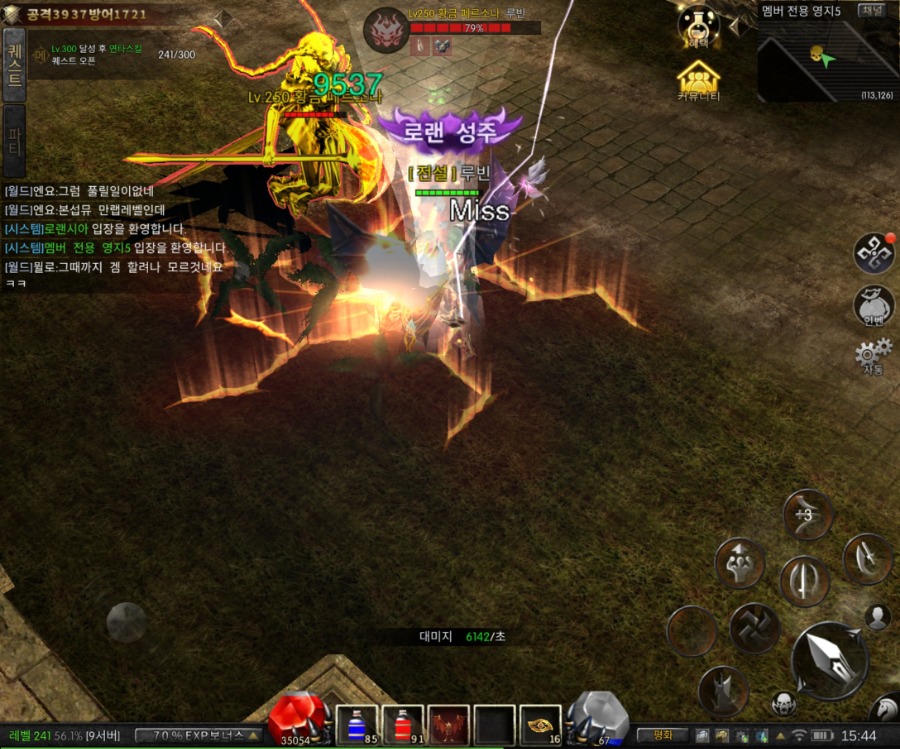Open the knot-emblem menu with red notification
Image resolution: width=900 pixels, height=749 pixels.
click(873, 253)
